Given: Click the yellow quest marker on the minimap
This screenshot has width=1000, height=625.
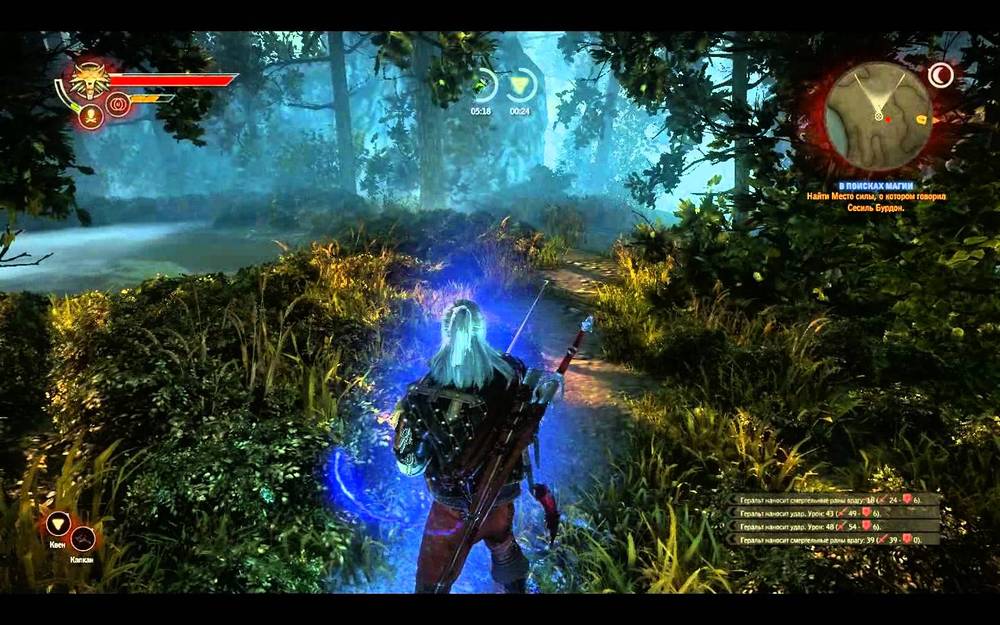Looking at the screenshot, I should [x=920, y=119].
